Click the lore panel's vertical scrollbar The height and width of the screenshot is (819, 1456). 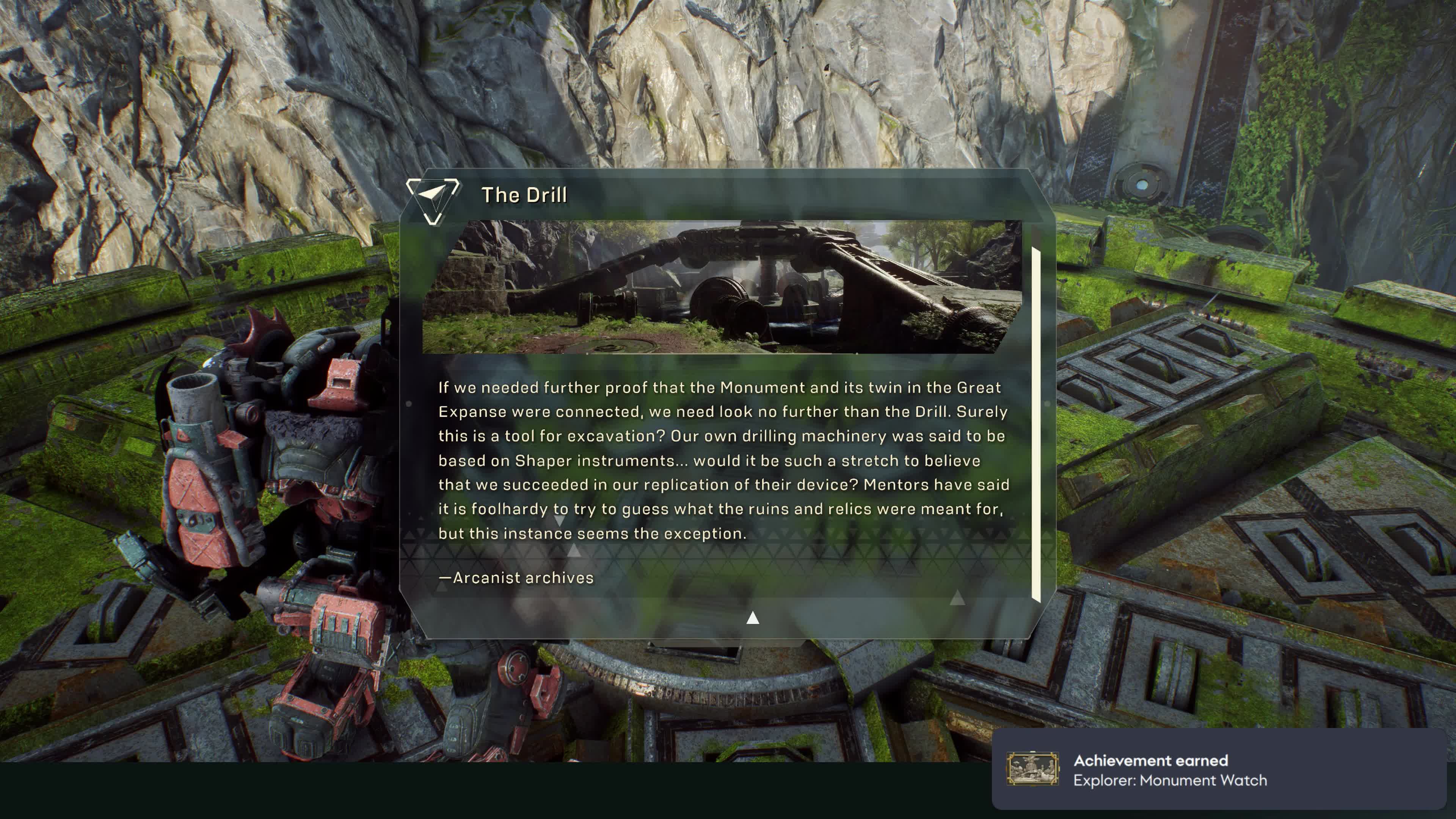pos(1036,424)
